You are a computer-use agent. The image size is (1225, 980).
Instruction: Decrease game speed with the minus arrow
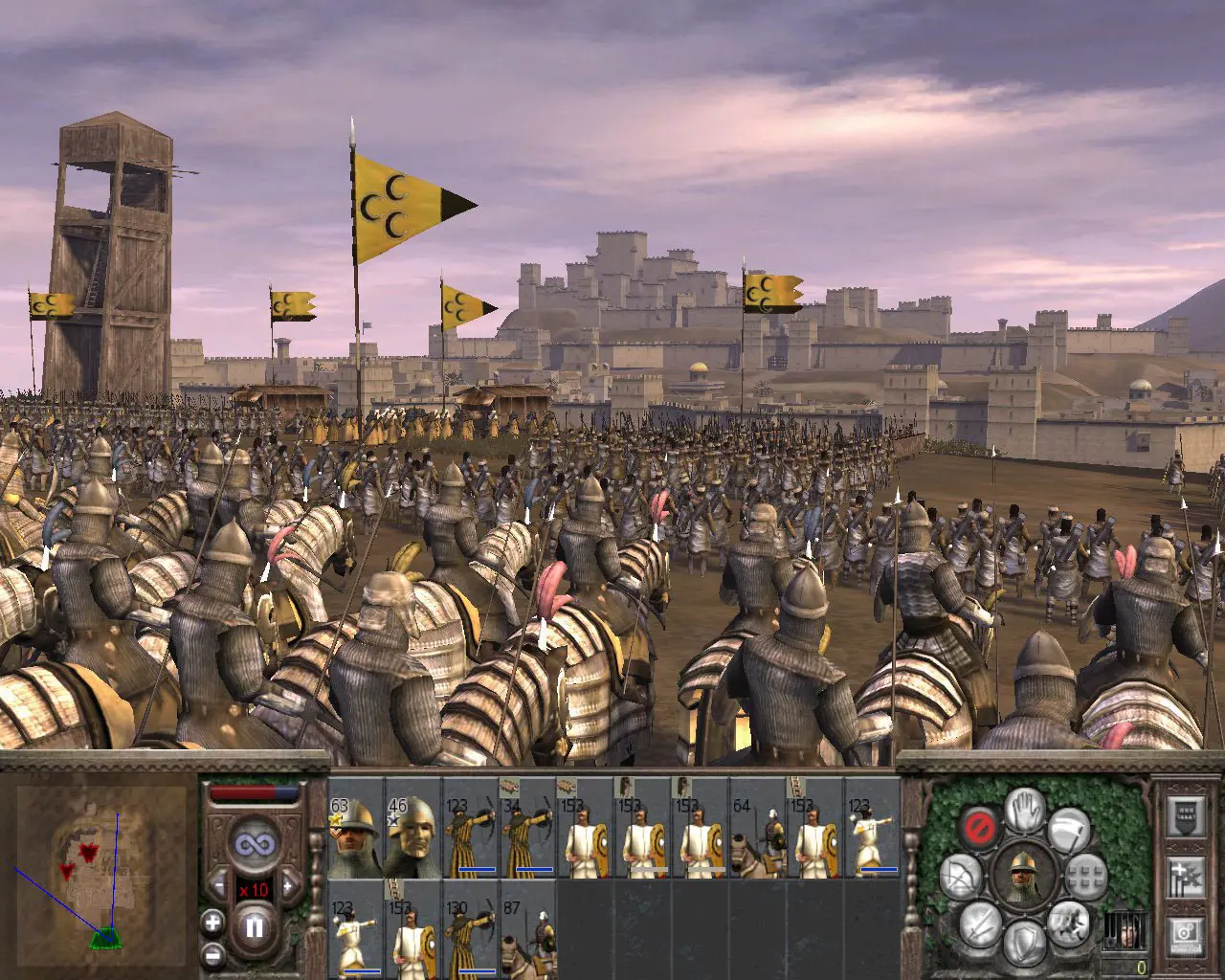tap(218, 884)
